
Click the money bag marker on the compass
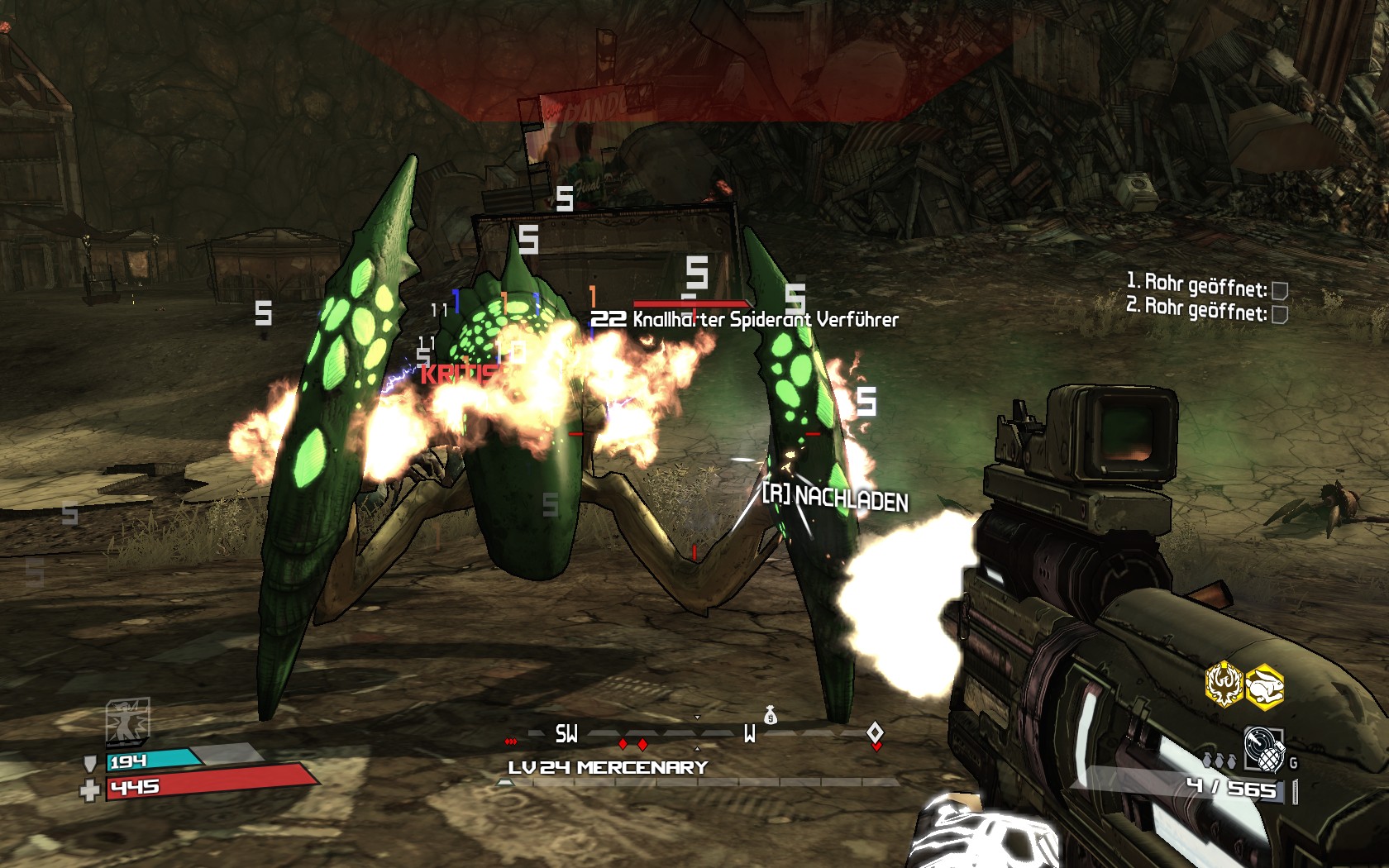coord(771,715)
